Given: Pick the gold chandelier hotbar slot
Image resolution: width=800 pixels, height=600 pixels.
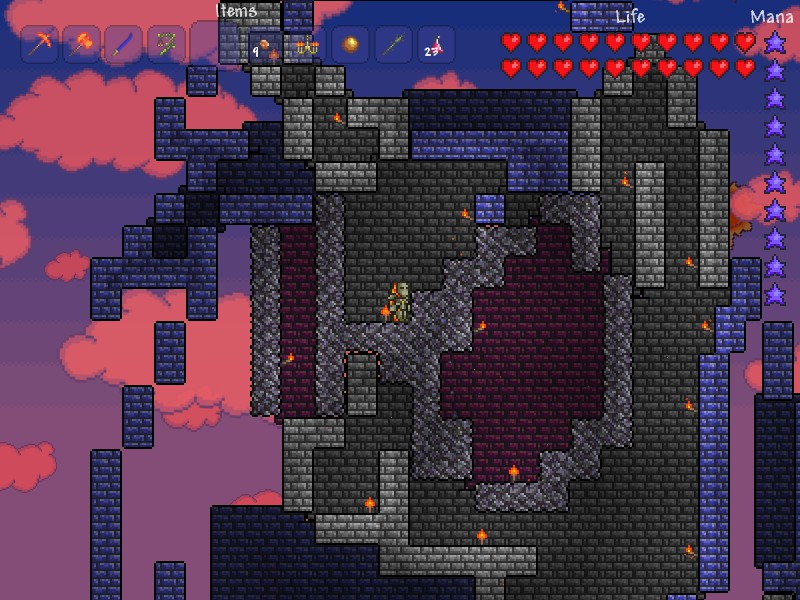Looking at the screenshot, I should (x=307, y=45).
